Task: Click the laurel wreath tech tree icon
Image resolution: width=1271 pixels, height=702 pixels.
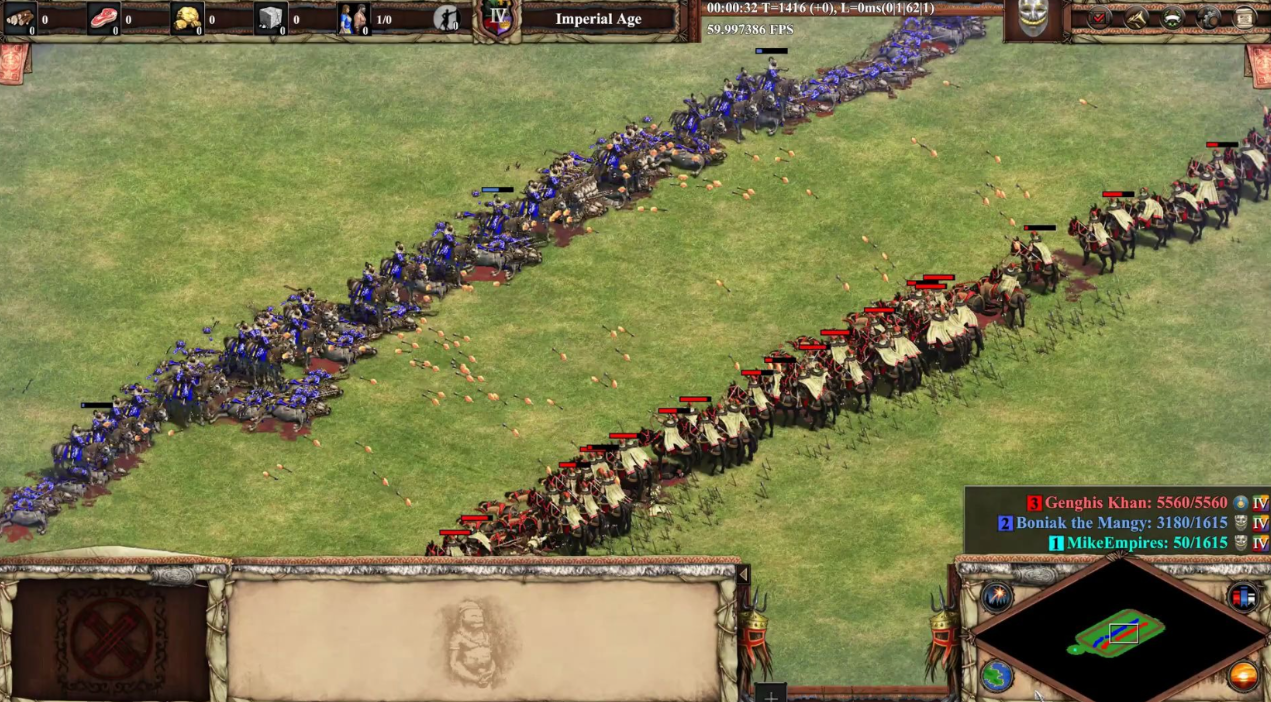Action: click(1172, 18)
